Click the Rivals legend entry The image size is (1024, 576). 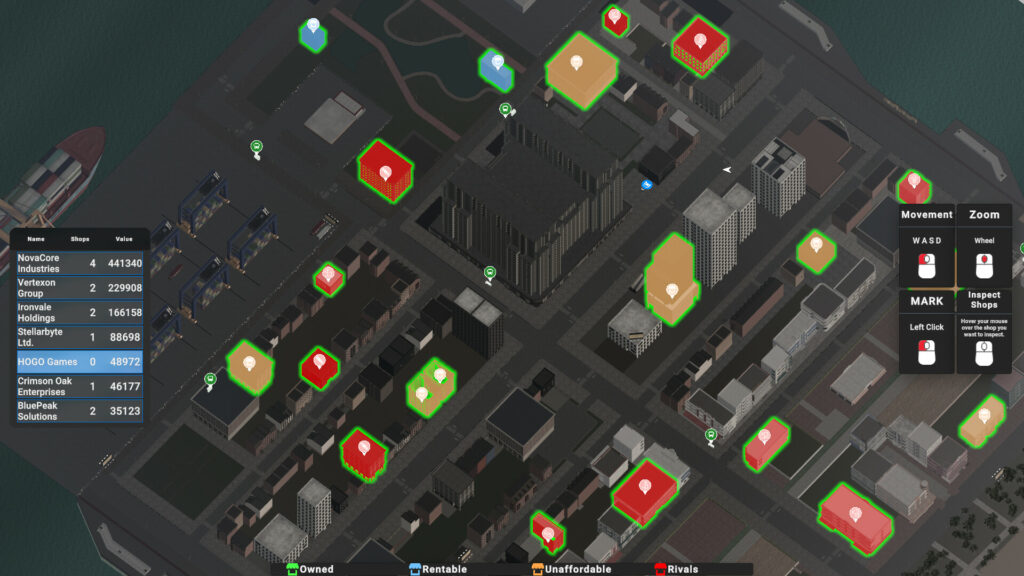pyautogui.click(x=676, y=569)
